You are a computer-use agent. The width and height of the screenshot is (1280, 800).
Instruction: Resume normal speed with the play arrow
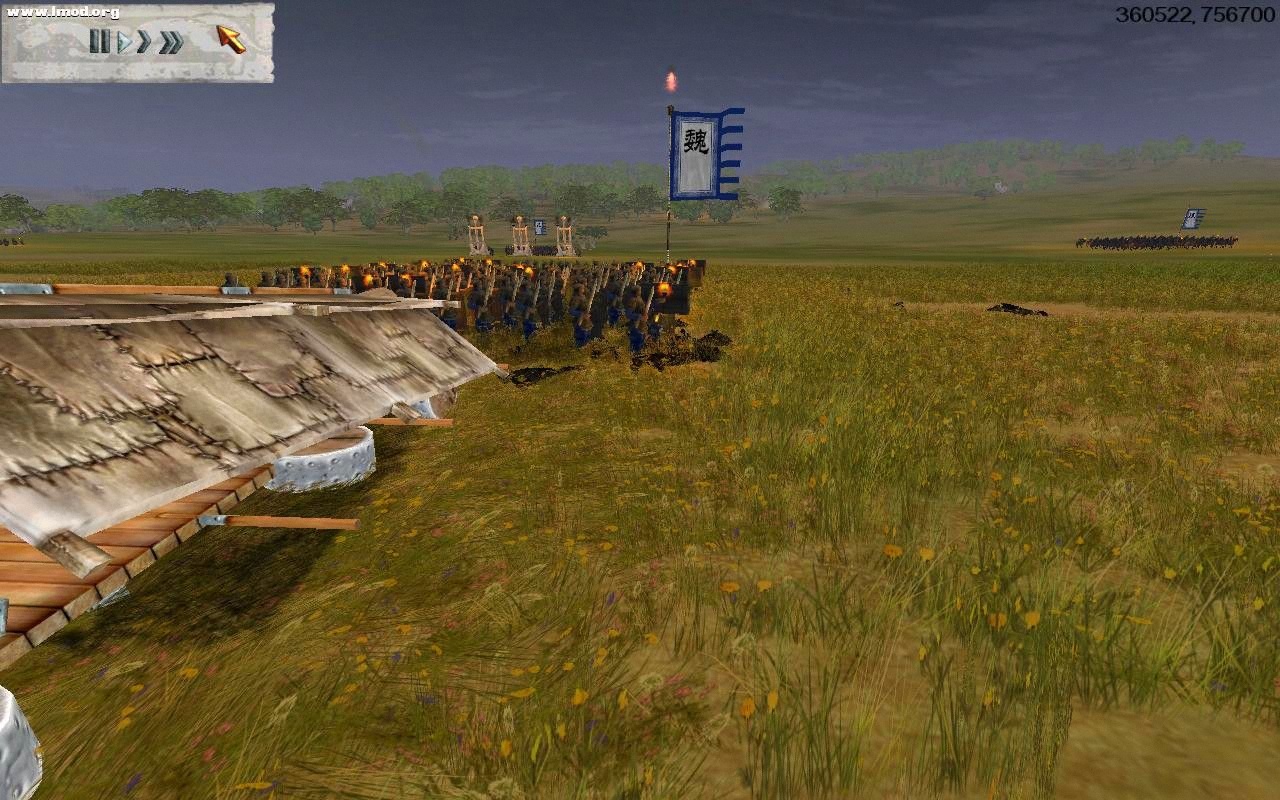click(x=125, y=41)
